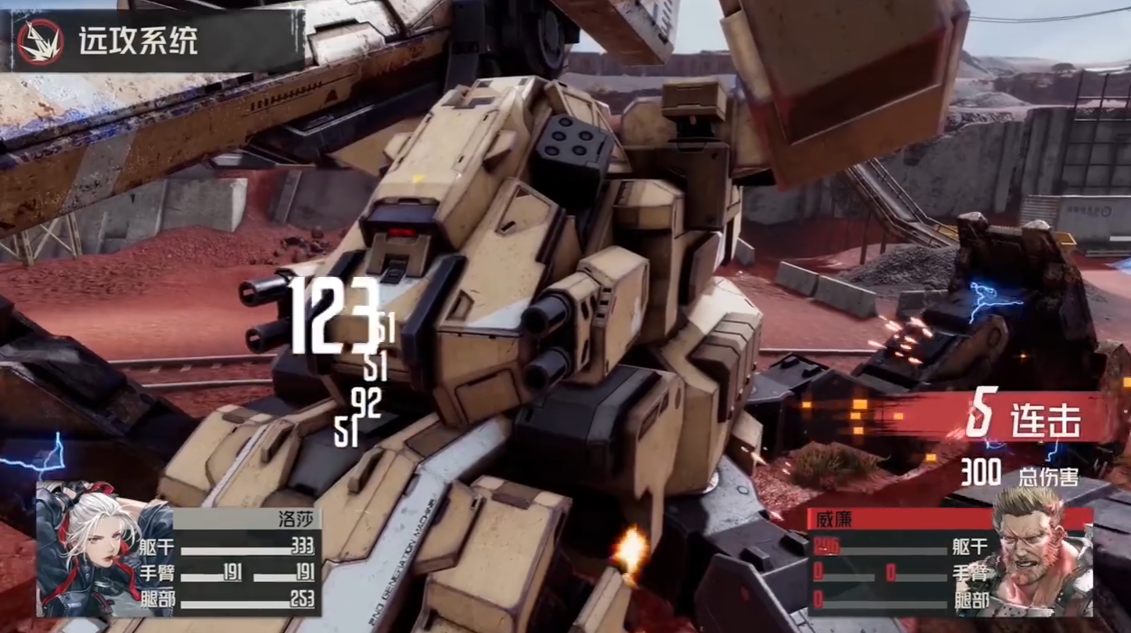The image size is (1131, 633).
Task: Click the 远攻系统 emblem icon
Action: [40, 41]
